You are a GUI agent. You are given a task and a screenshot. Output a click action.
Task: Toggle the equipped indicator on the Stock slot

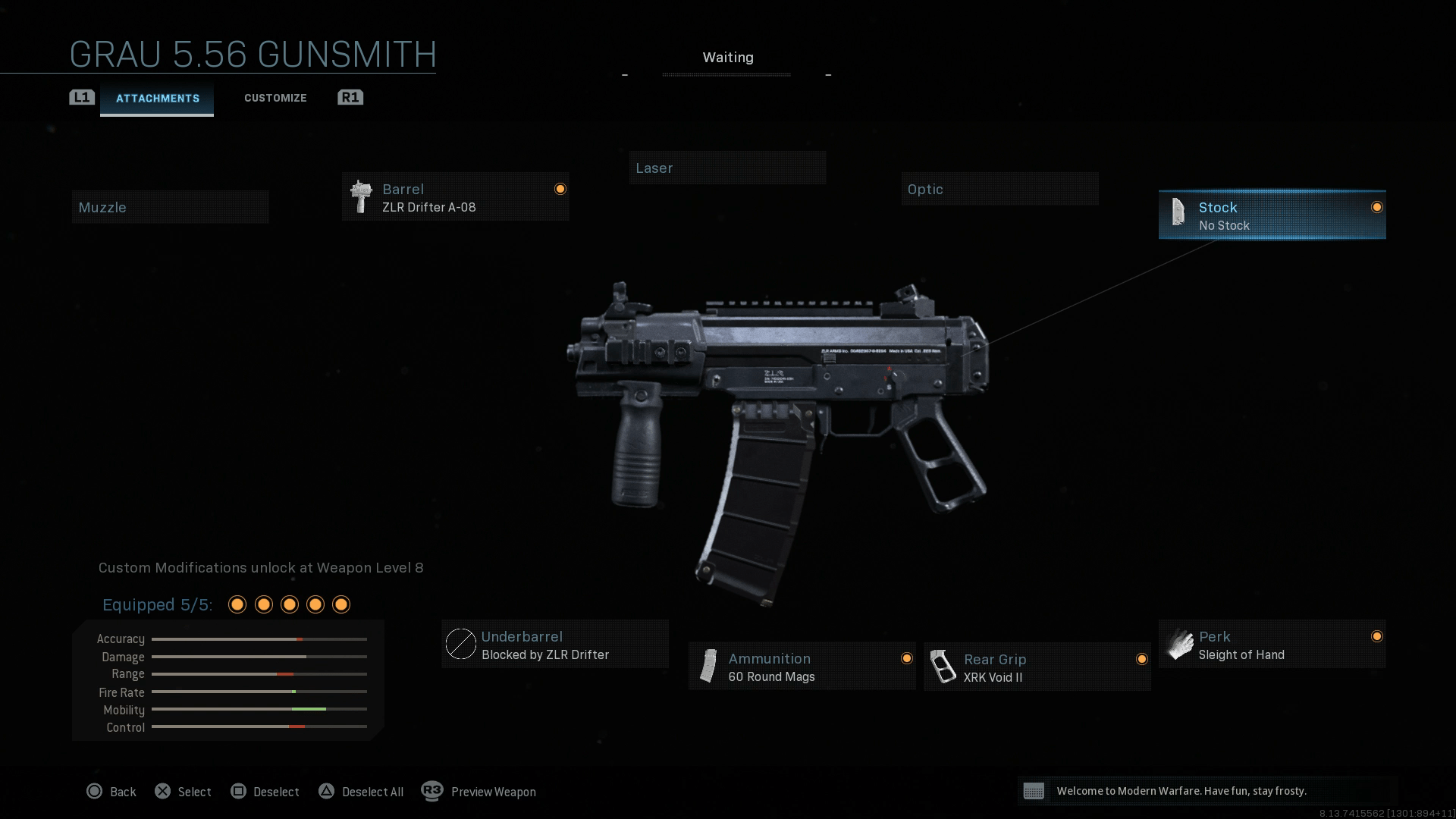(x=1376, y=206)
